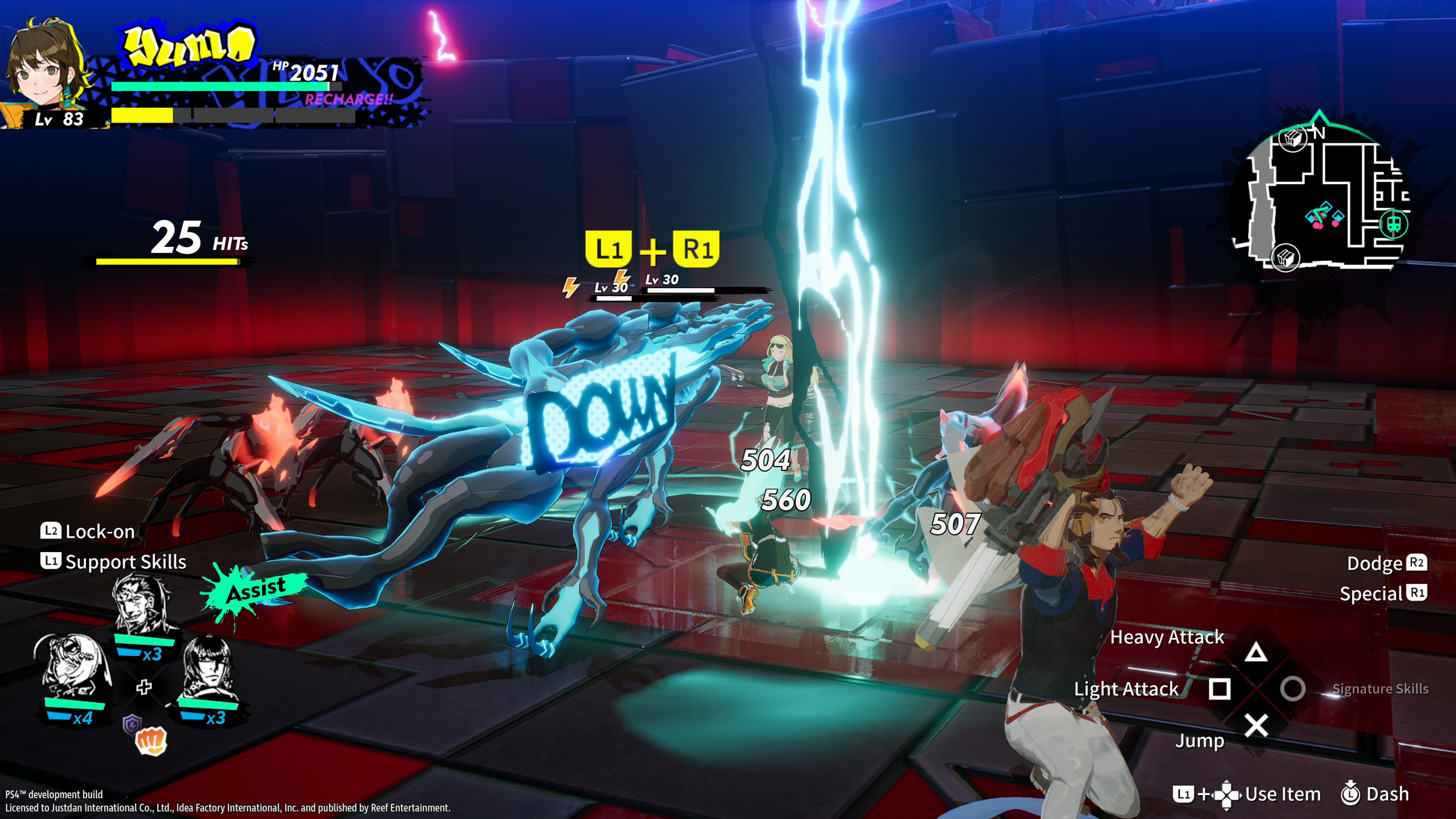Viewport: 1456px width, 819px height.
Task: Click the orange fist icon
Action: (x=150, y=741)
